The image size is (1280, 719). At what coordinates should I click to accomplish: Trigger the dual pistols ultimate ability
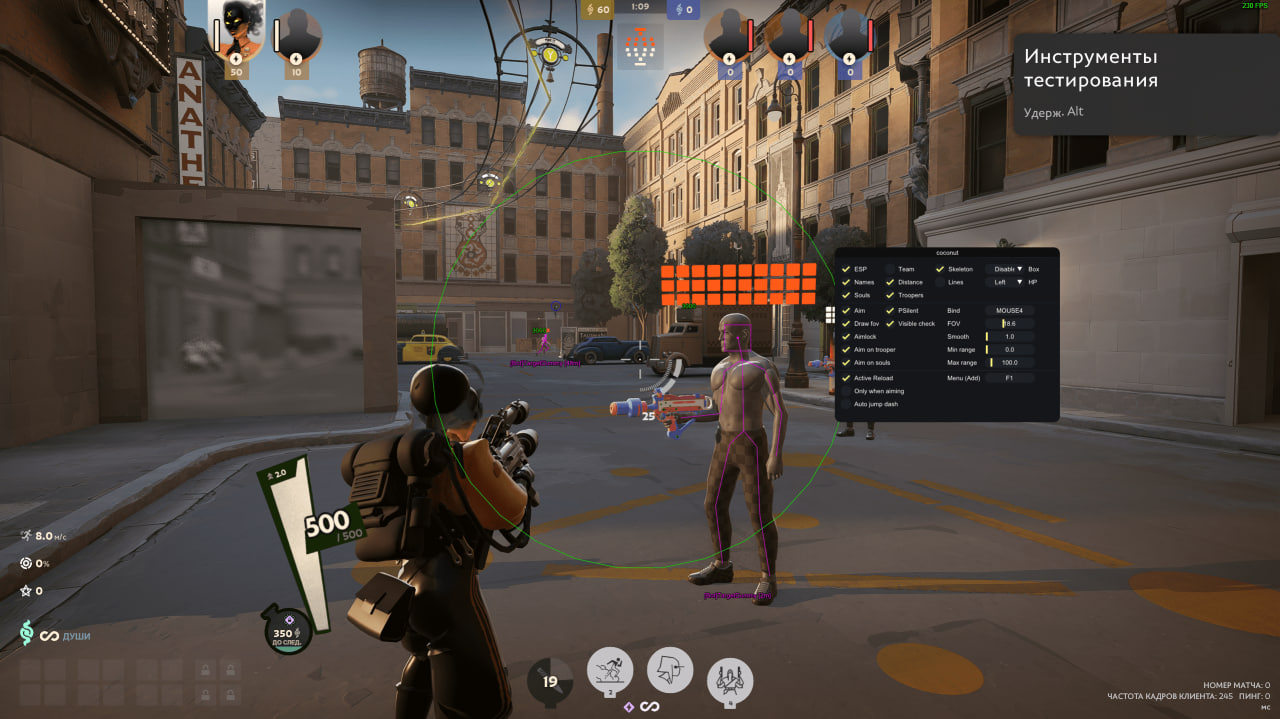point(730,681)
